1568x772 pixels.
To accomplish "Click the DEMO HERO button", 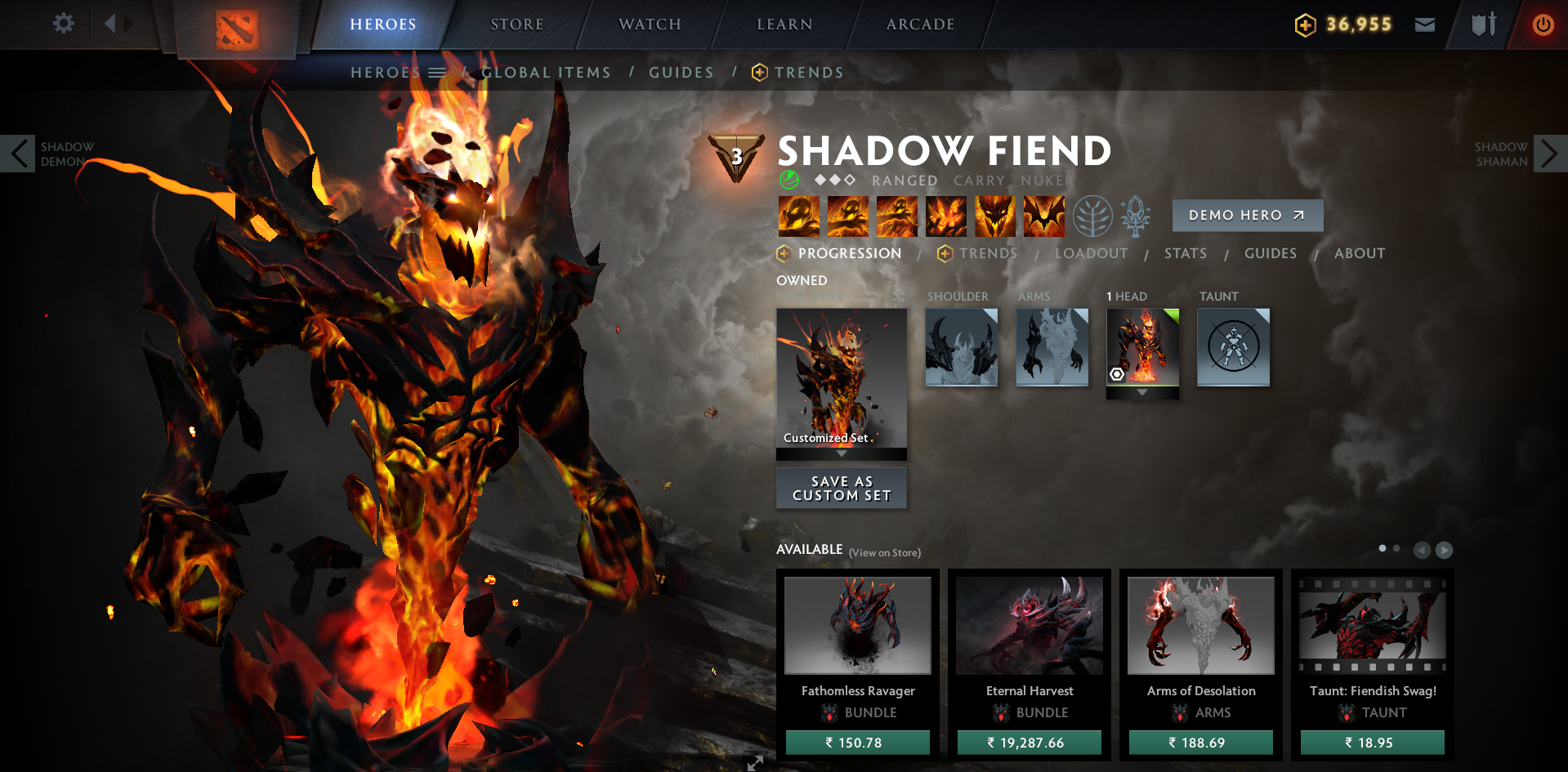I will (1247, 215).
